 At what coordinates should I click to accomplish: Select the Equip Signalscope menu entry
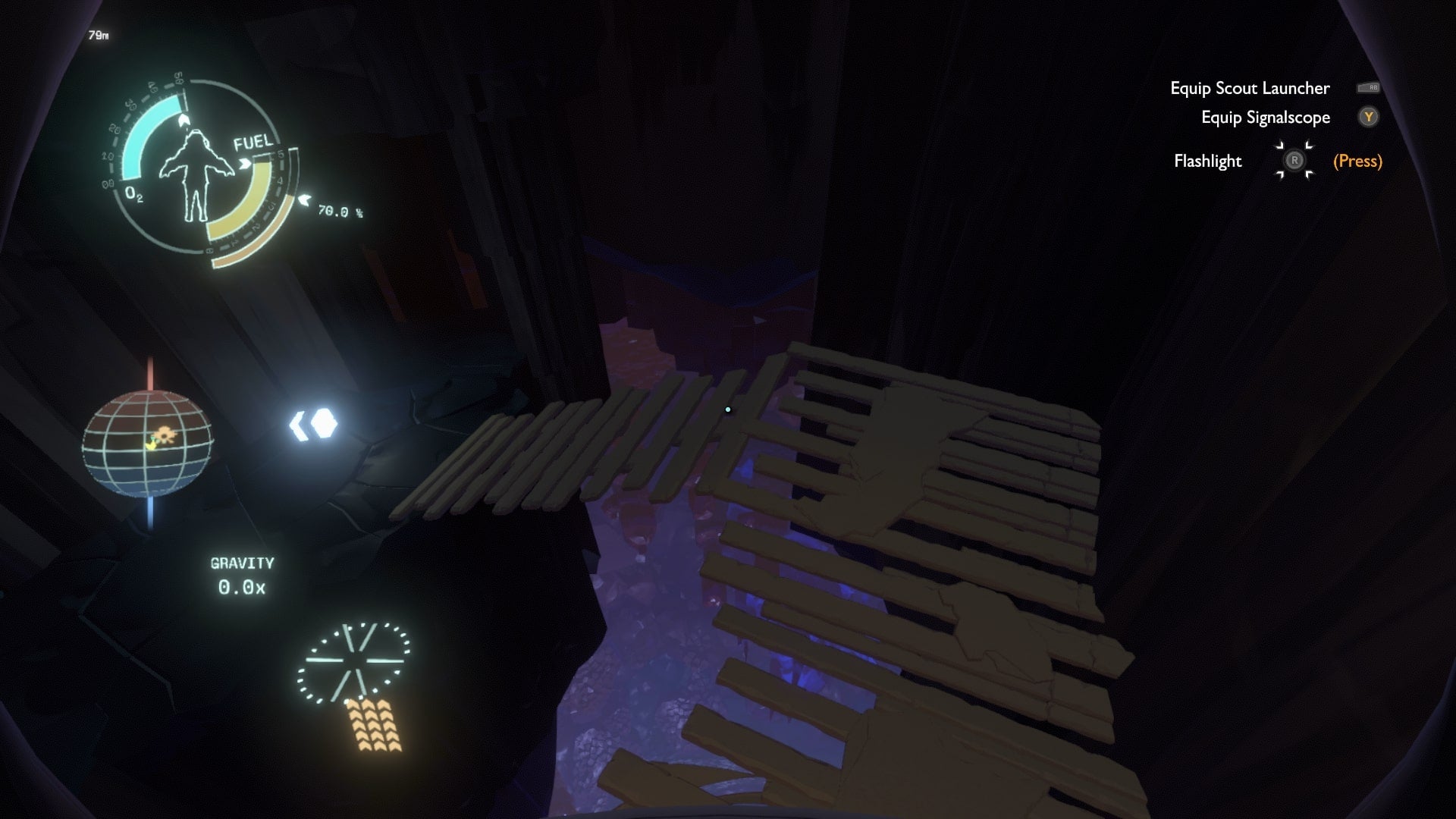click(x=1265, y=118)
